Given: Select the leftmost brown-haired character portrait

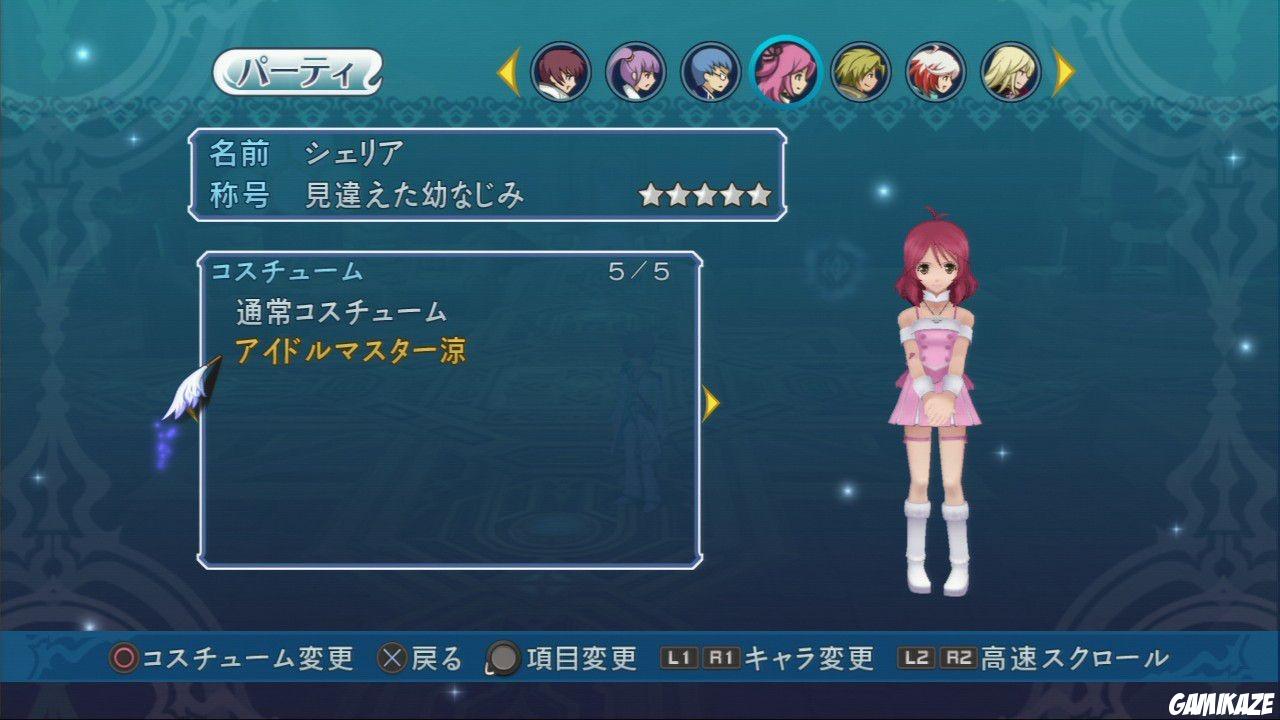Looking at the screenshot, I should point(560,72).
